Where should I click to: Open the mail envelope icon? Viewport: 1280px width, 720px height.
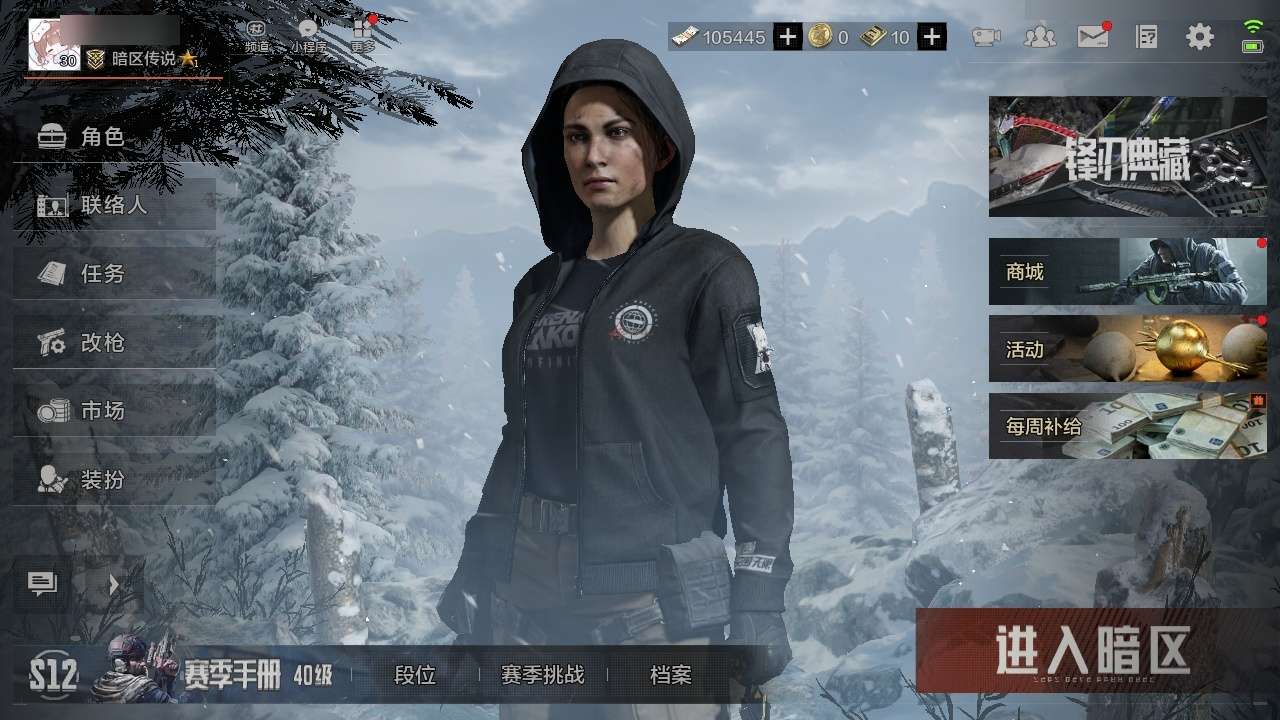(x=1093, y=37)
